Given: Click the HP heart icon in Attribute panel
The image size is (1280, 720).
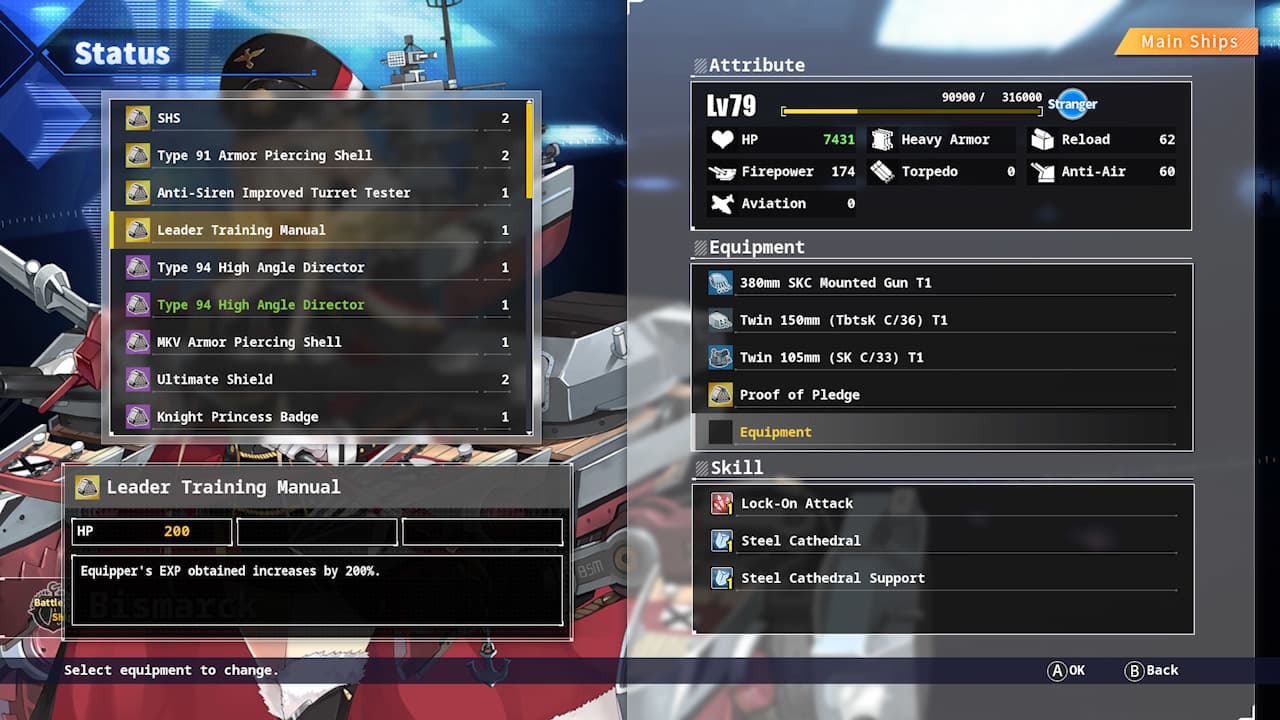Looking at the screenshot, I should tap(723, 139).
